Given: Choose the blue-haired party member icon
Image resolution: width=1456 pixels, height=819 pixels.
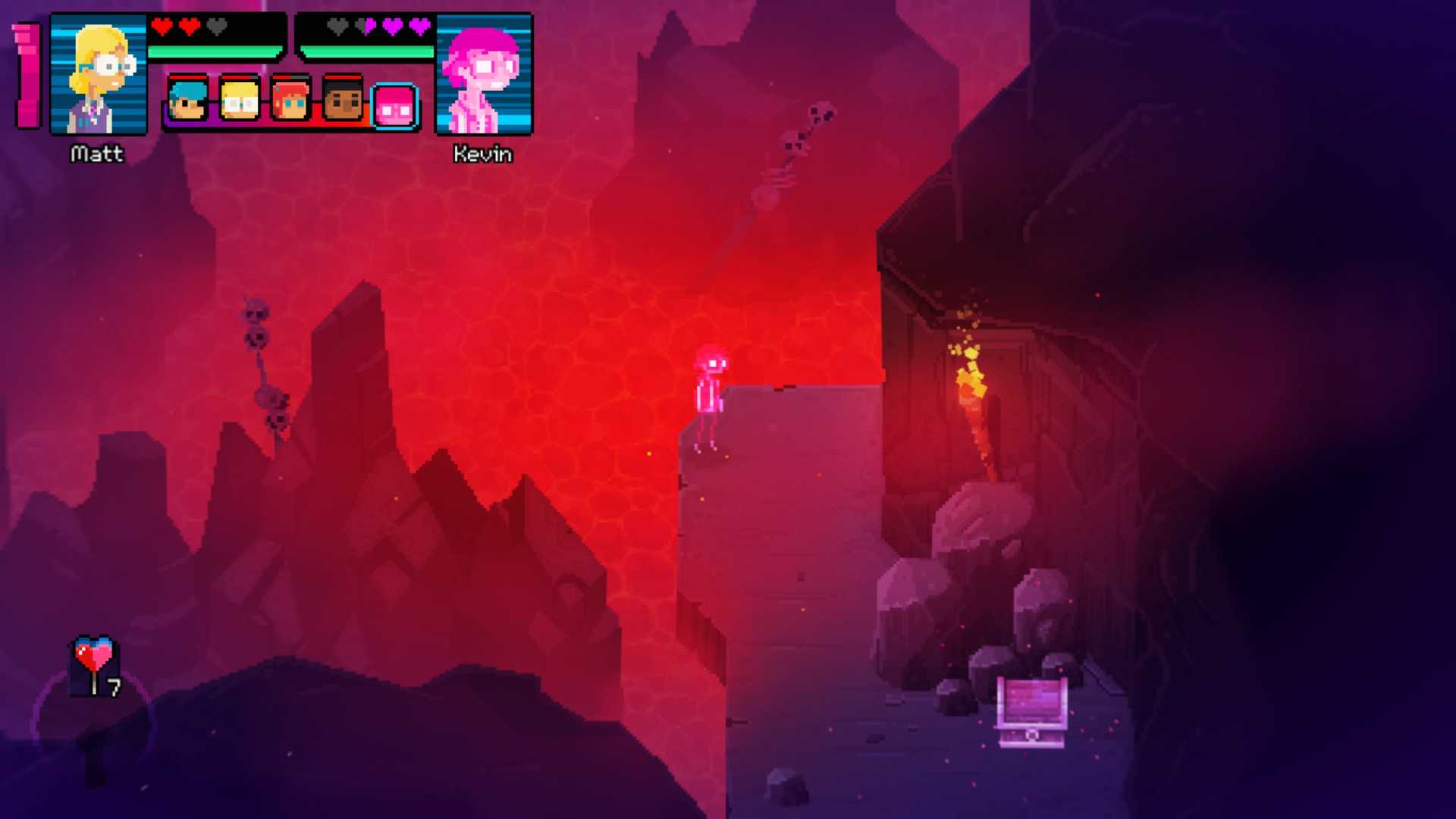Looking at the screenshot, I should click(187, 99).
